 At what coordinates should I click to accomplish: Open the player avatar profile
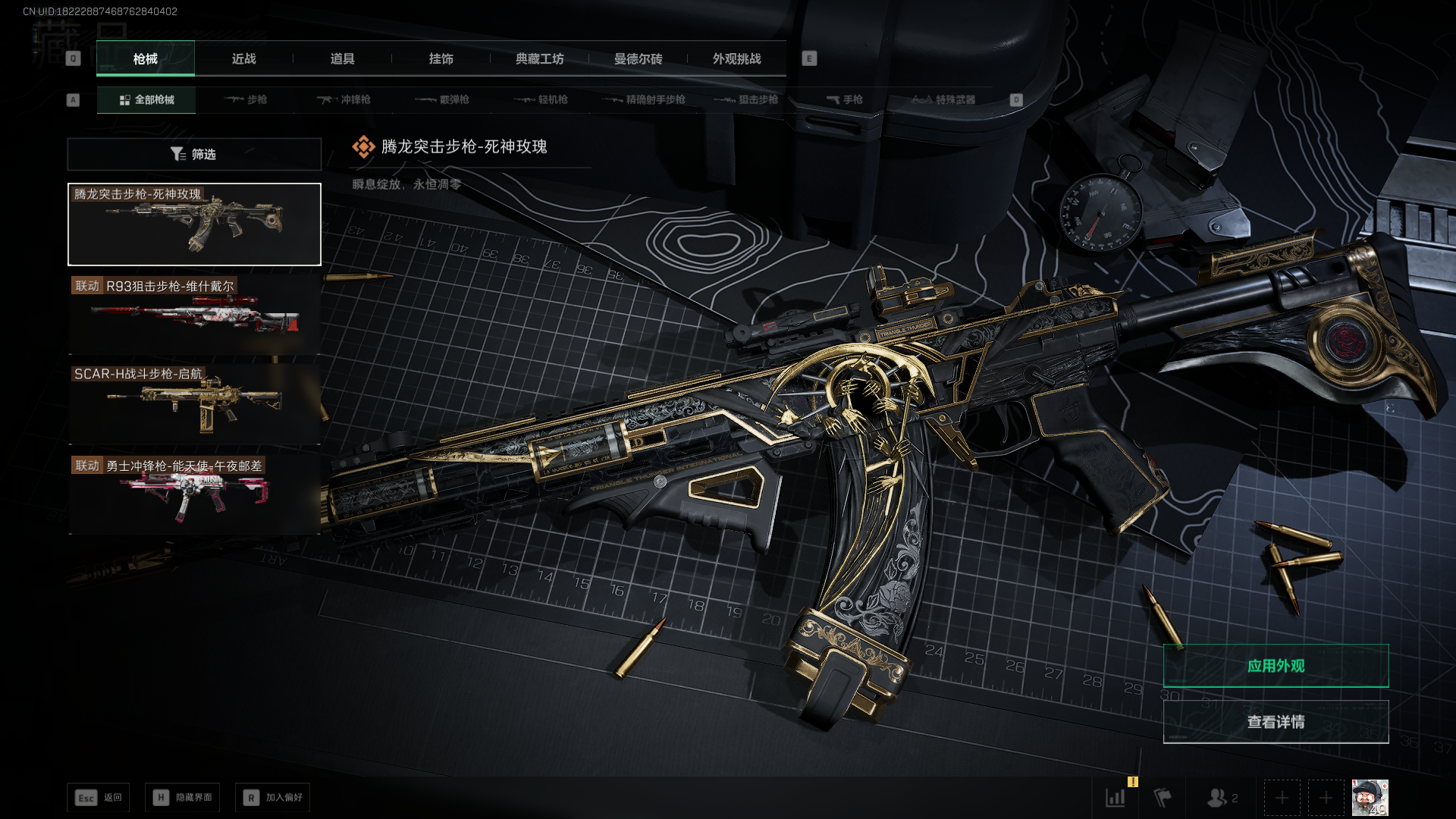(x=1370, y=798)
